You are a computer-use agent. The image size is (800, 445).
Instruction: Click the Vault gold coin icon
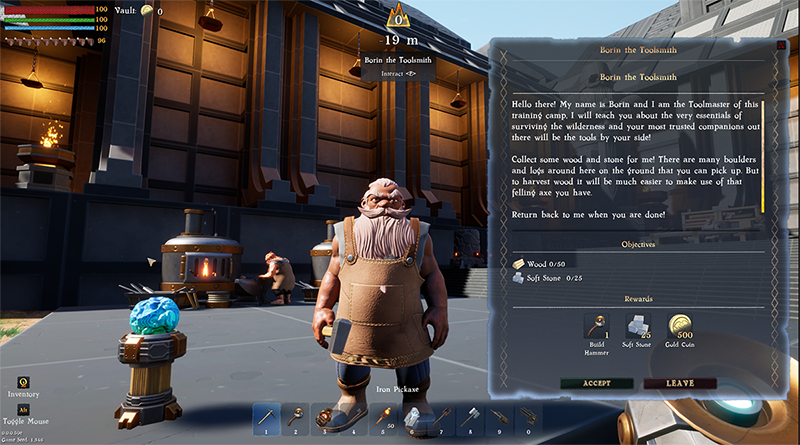pos(147,10)
